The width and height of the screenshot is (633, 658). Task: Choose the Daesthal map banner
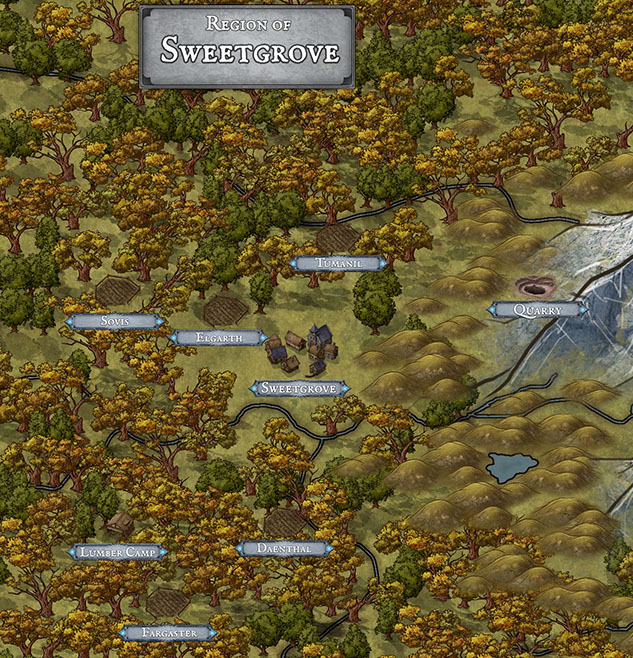point(284,549)
